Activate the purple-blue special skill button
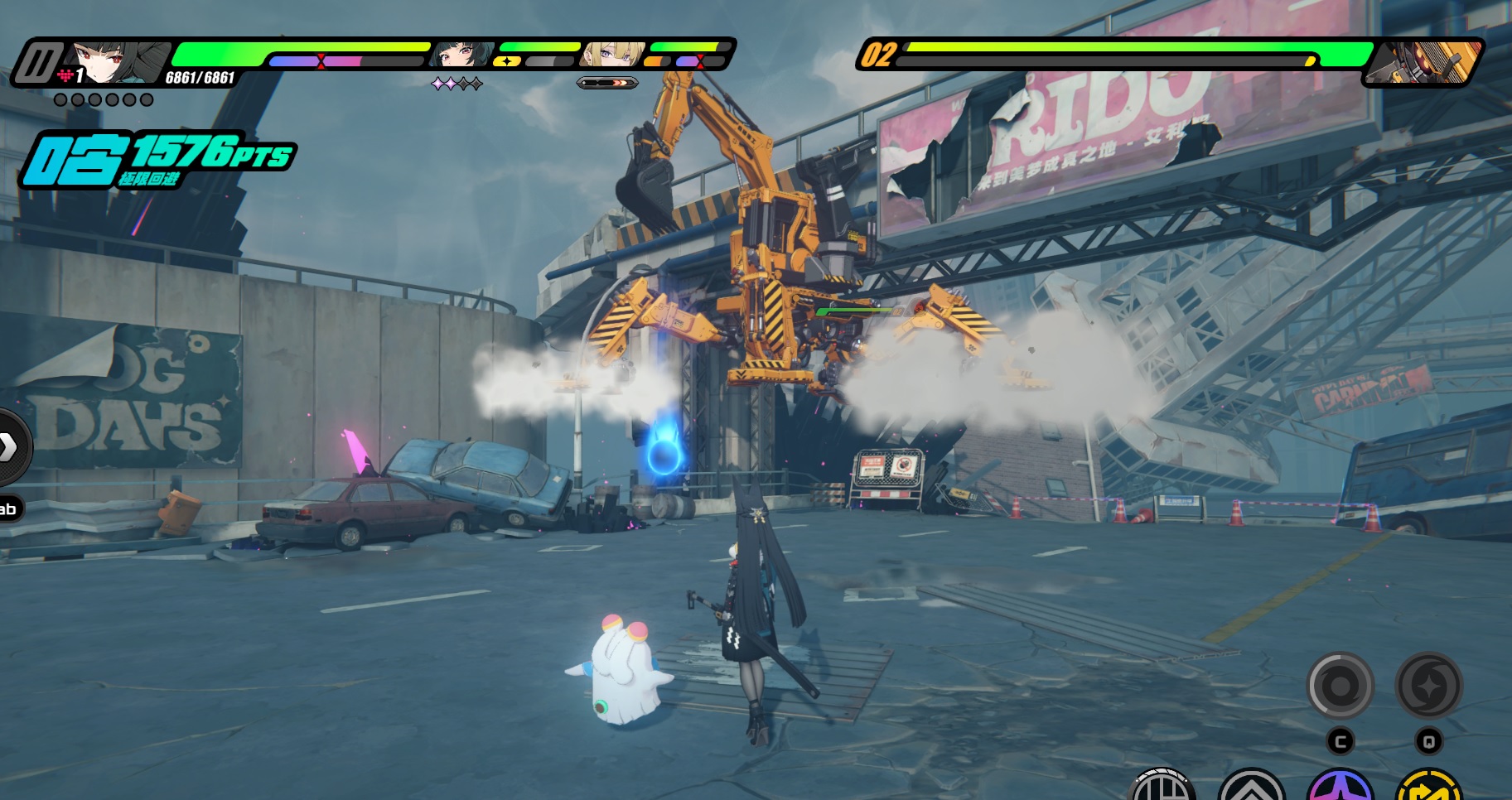 pyautogui.click(x=1340, y=787)
